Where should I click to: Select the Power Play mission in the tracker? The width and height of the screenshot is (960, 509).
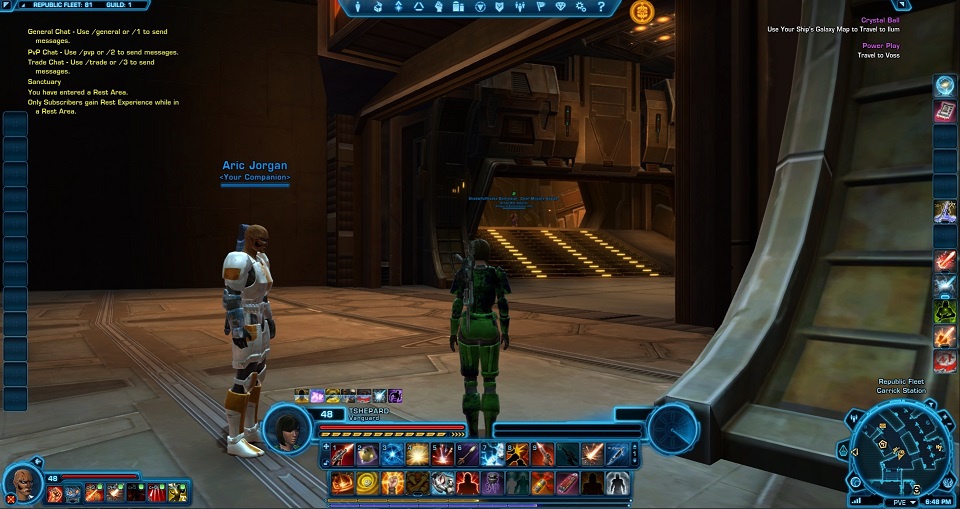coord(880,46)
